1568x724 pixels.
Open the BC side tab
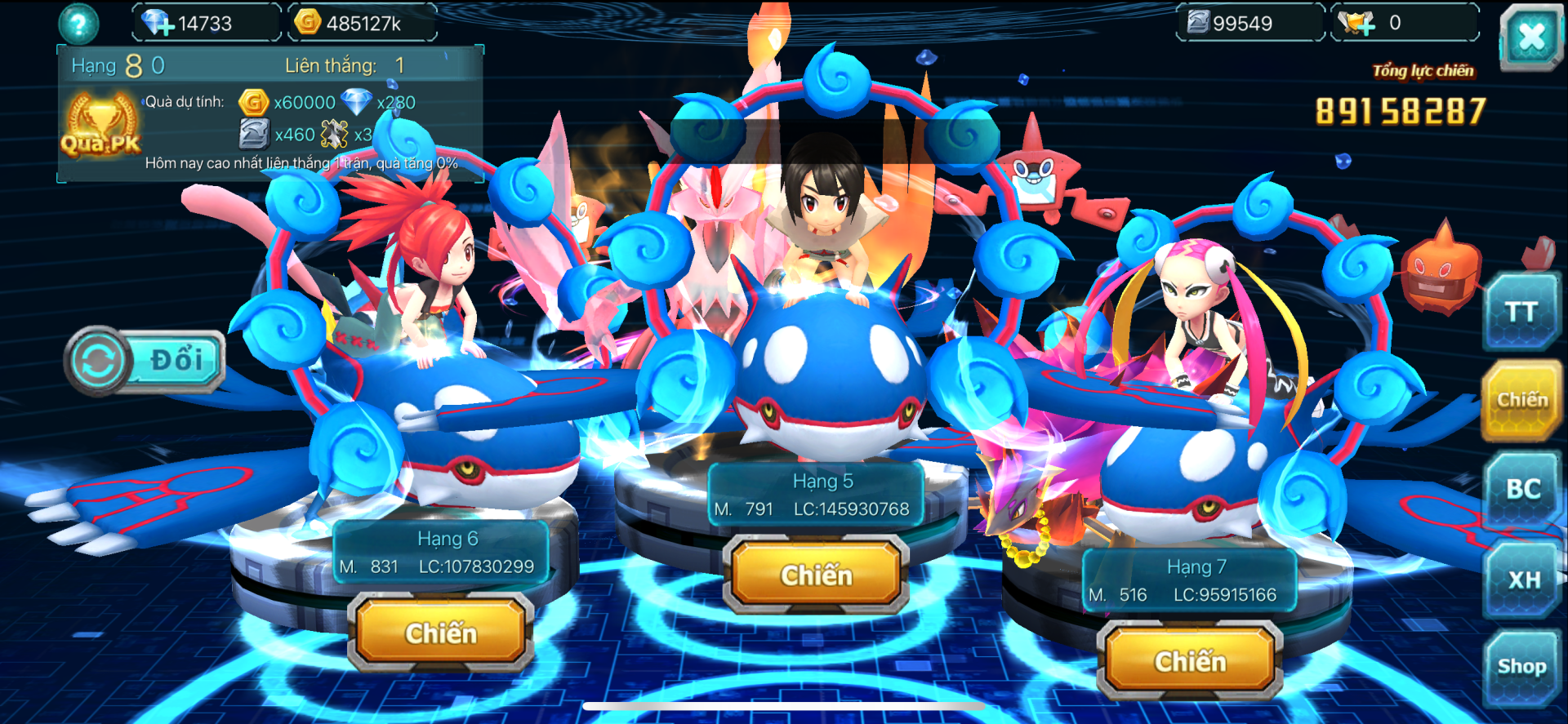1523,489
